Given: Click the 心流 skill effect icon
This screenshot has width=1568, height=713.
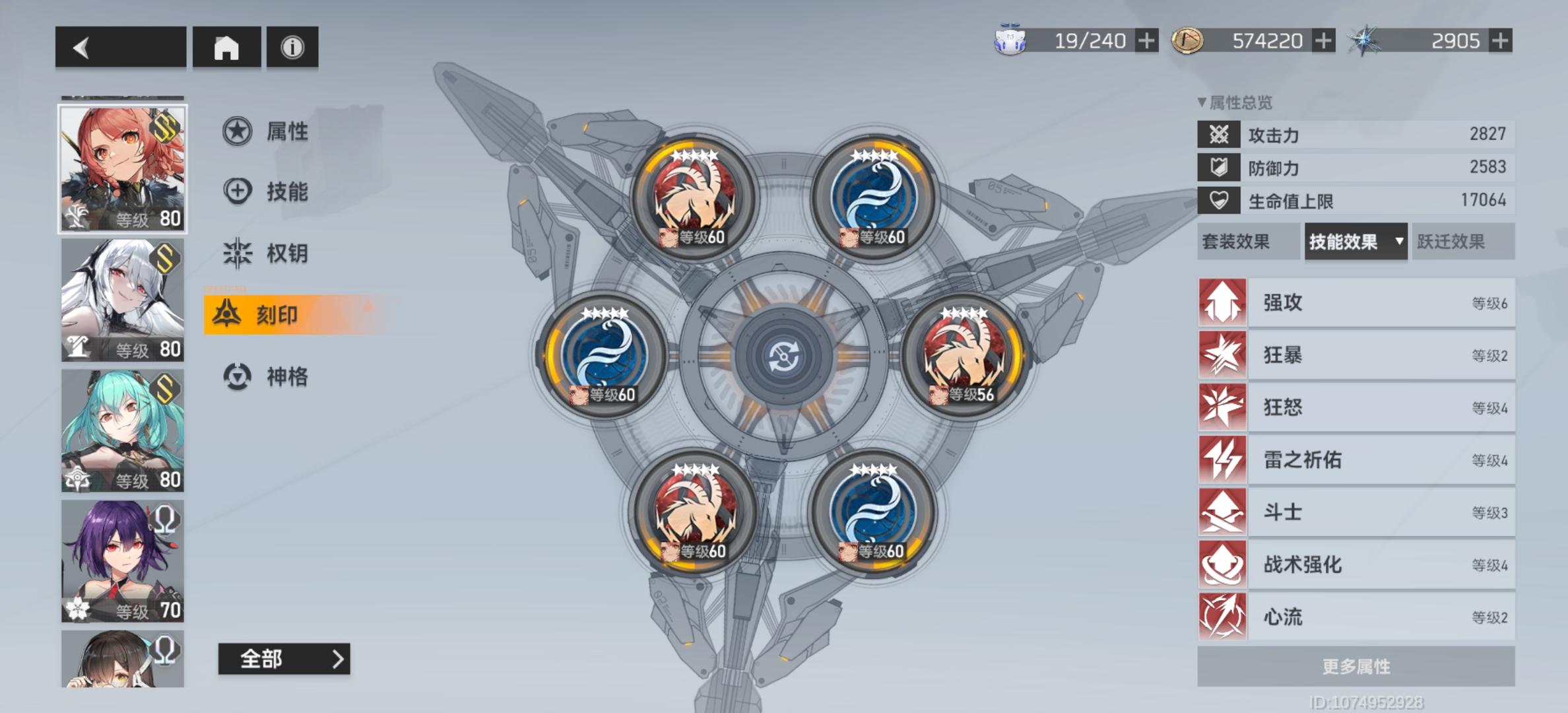Looking at the screenshot, I should point(1222,617).
